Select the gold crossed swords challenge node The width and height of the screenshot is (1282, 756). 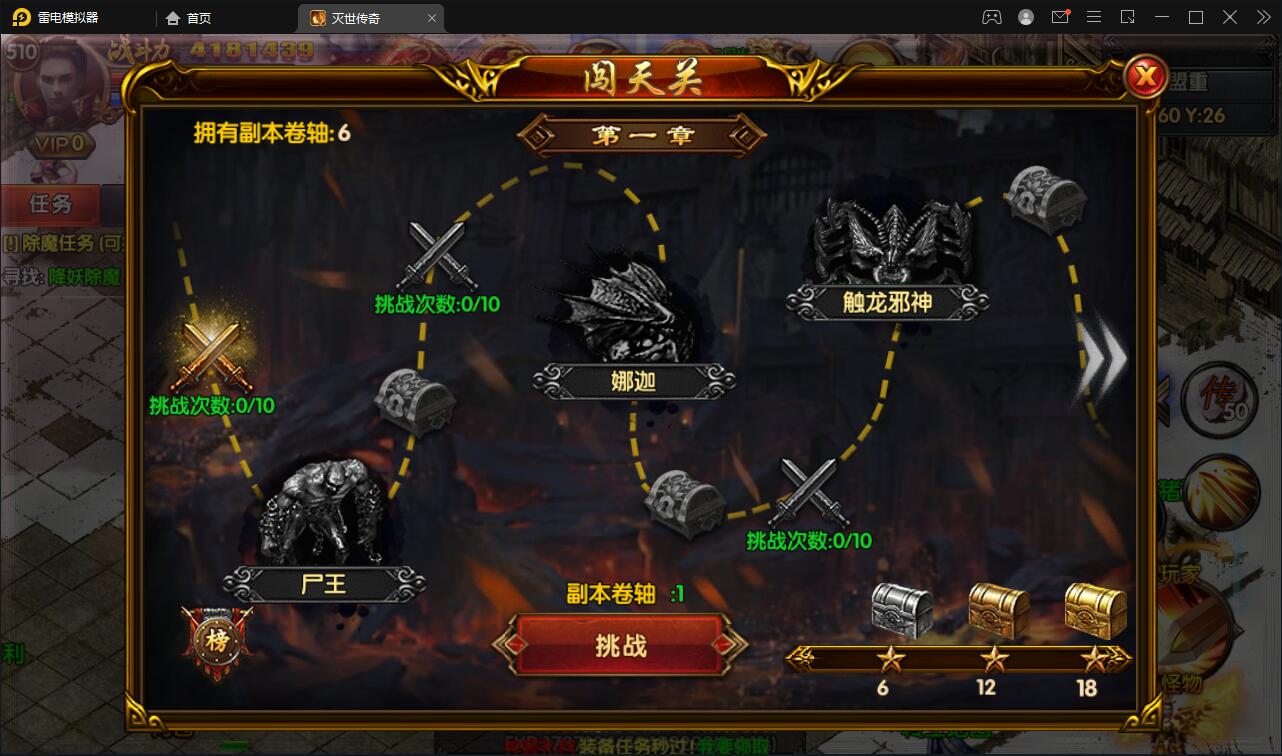point(210,355)
